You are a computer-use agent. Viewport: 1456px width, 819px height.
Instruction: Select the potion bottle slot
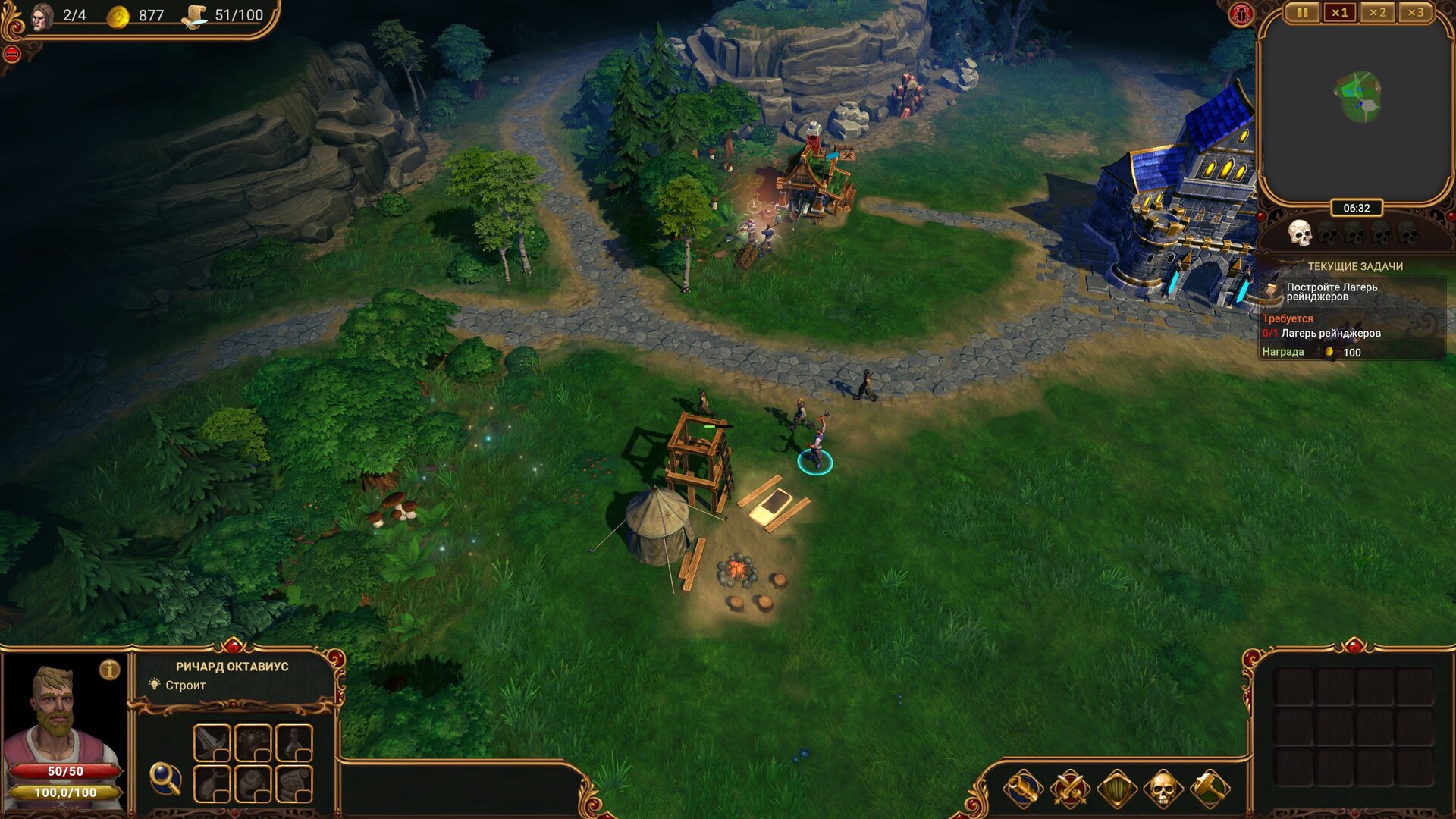(x=293, y=742)
